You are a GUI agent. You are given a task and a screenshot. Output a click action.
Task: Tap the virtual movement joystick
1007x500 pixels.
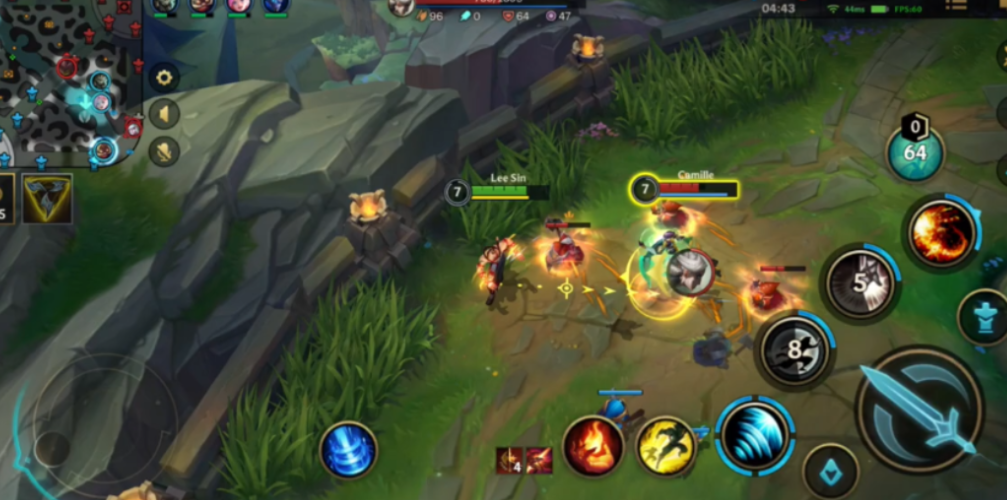point(95,420)
